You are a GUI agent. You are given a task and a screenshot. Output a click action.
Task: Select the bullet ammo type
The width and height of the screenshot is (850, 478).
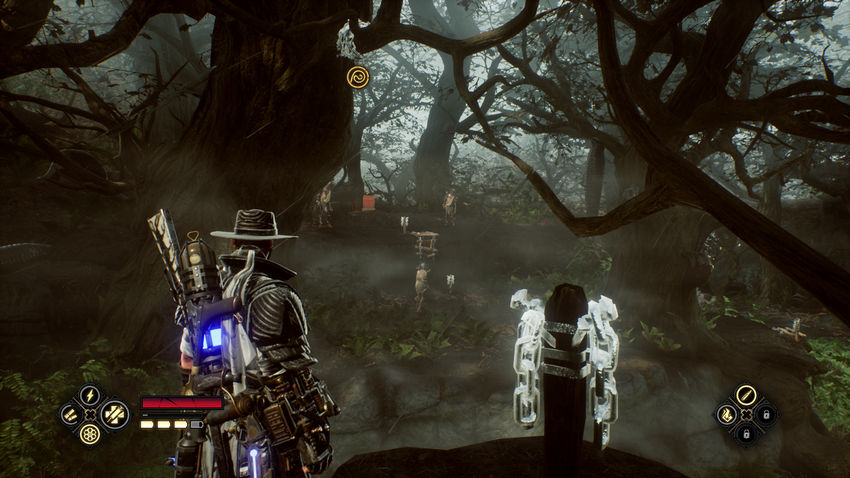tap(745, 395)
